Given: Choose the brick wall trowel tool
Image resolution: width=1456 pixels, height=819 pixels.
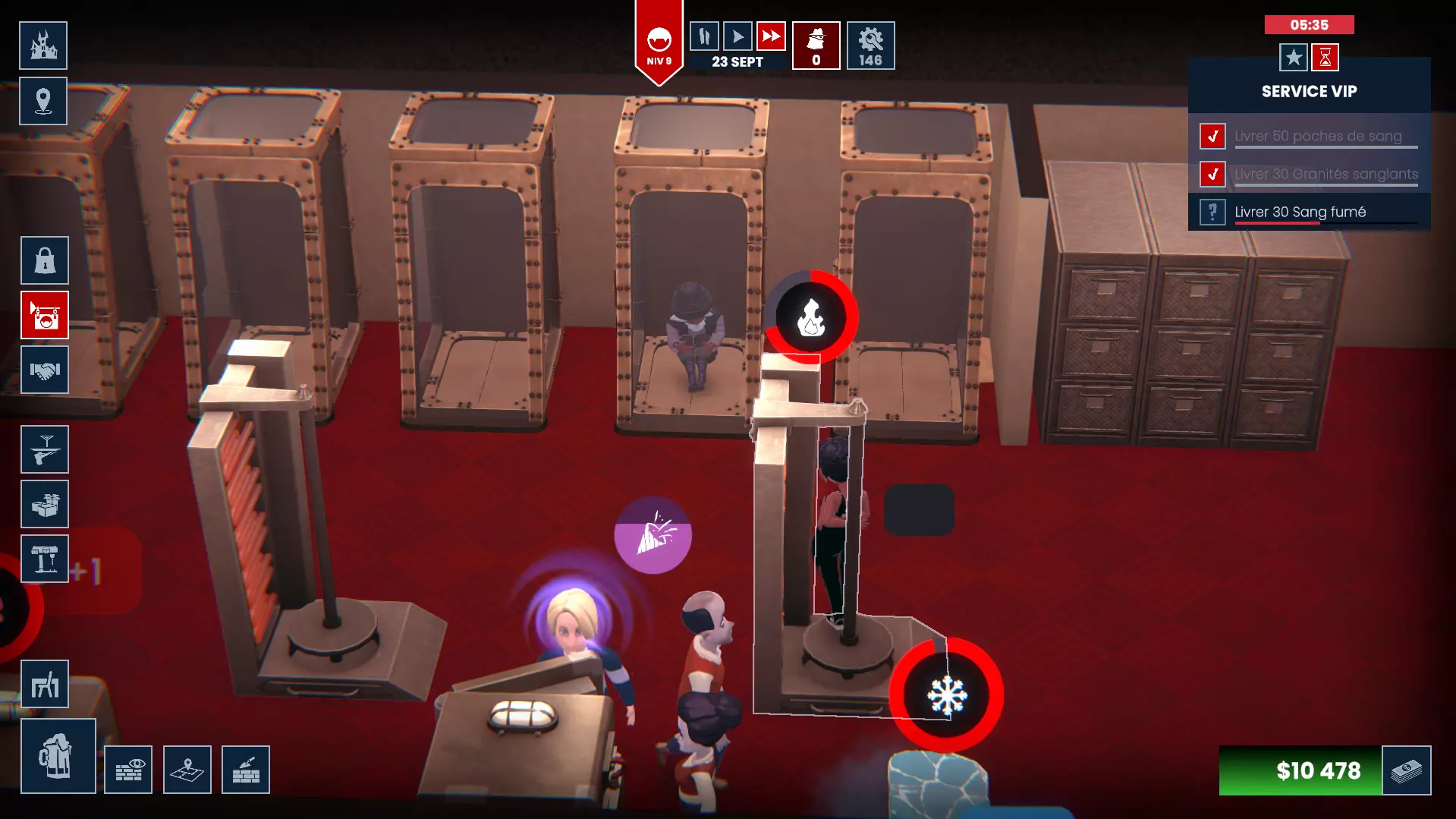Looking at the screenshot, I should (x=246, y=770).
